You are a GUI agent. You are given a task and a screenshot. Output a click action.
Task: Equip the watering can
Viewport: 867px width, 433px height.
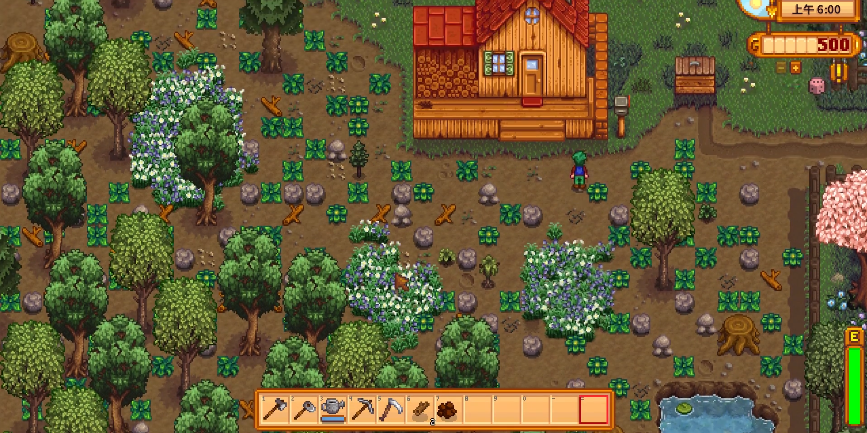click(331, 409)
